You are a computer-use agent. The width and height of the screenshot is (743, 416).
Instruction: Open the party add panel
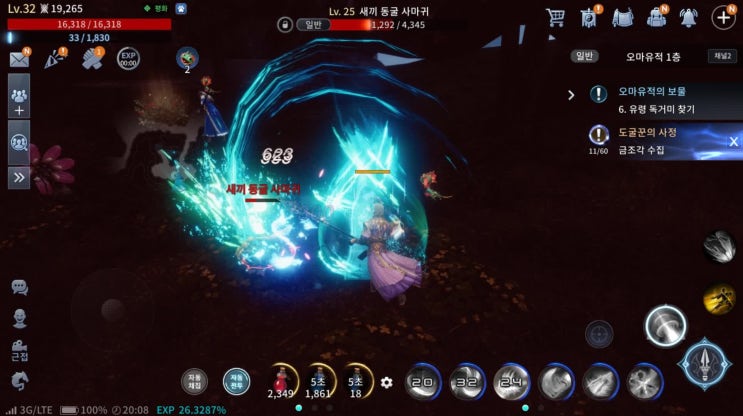point(19,101)
